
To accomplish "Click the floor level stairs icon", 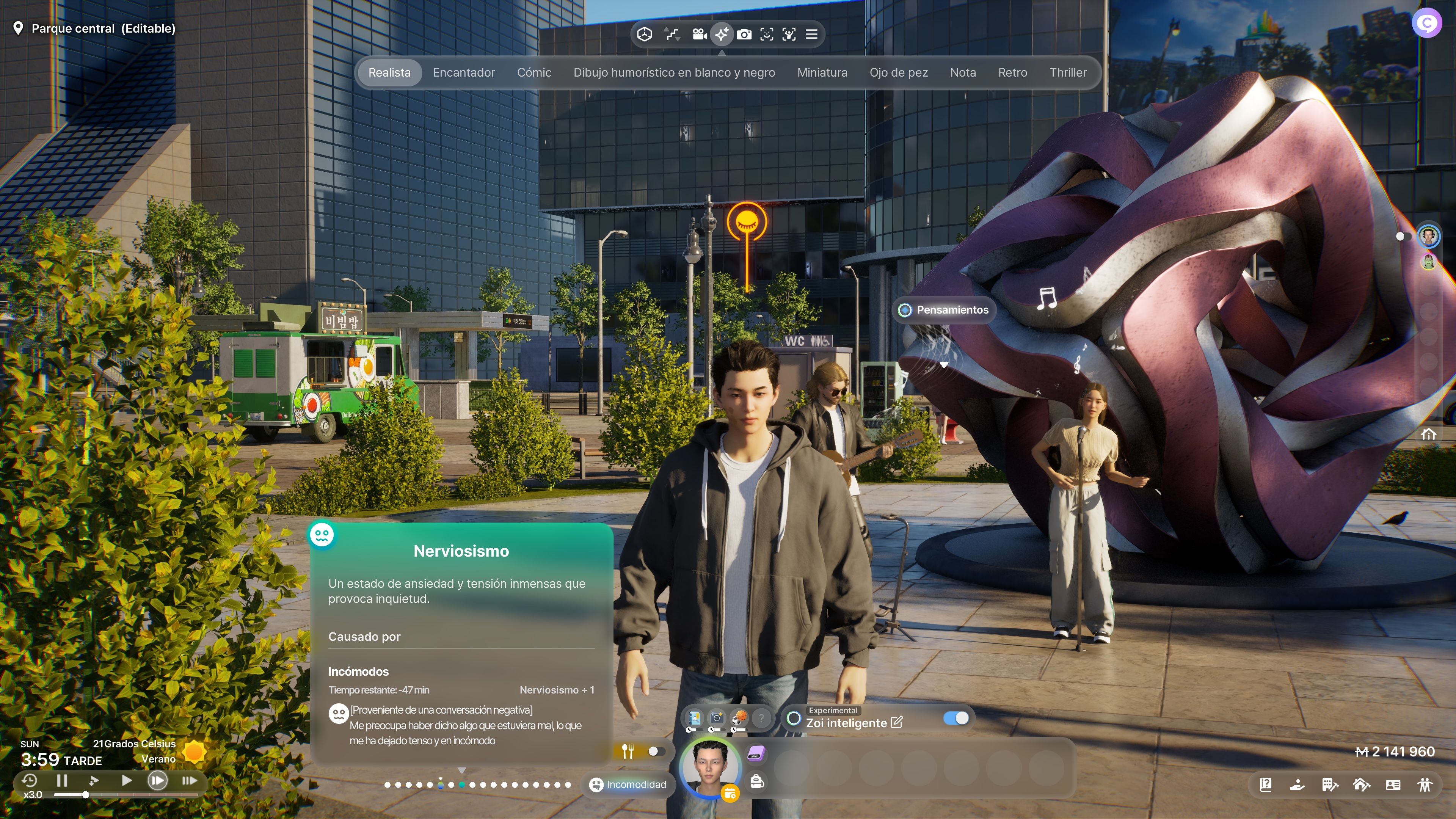I will (672, 35).
